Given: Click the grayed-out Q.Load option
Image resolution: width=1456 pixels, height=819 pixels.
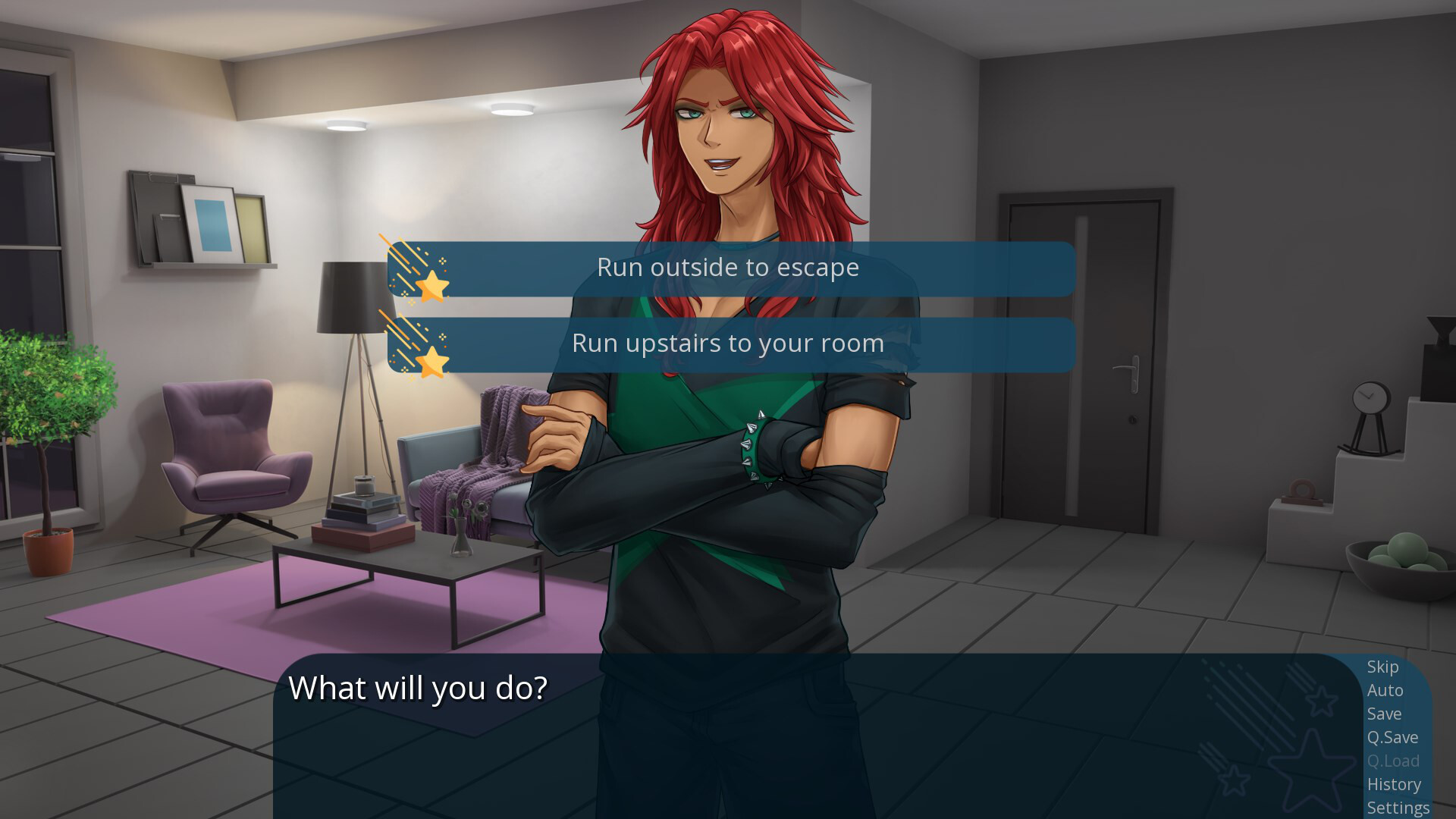Looking at the screenshot, I should click(1394, 761).
